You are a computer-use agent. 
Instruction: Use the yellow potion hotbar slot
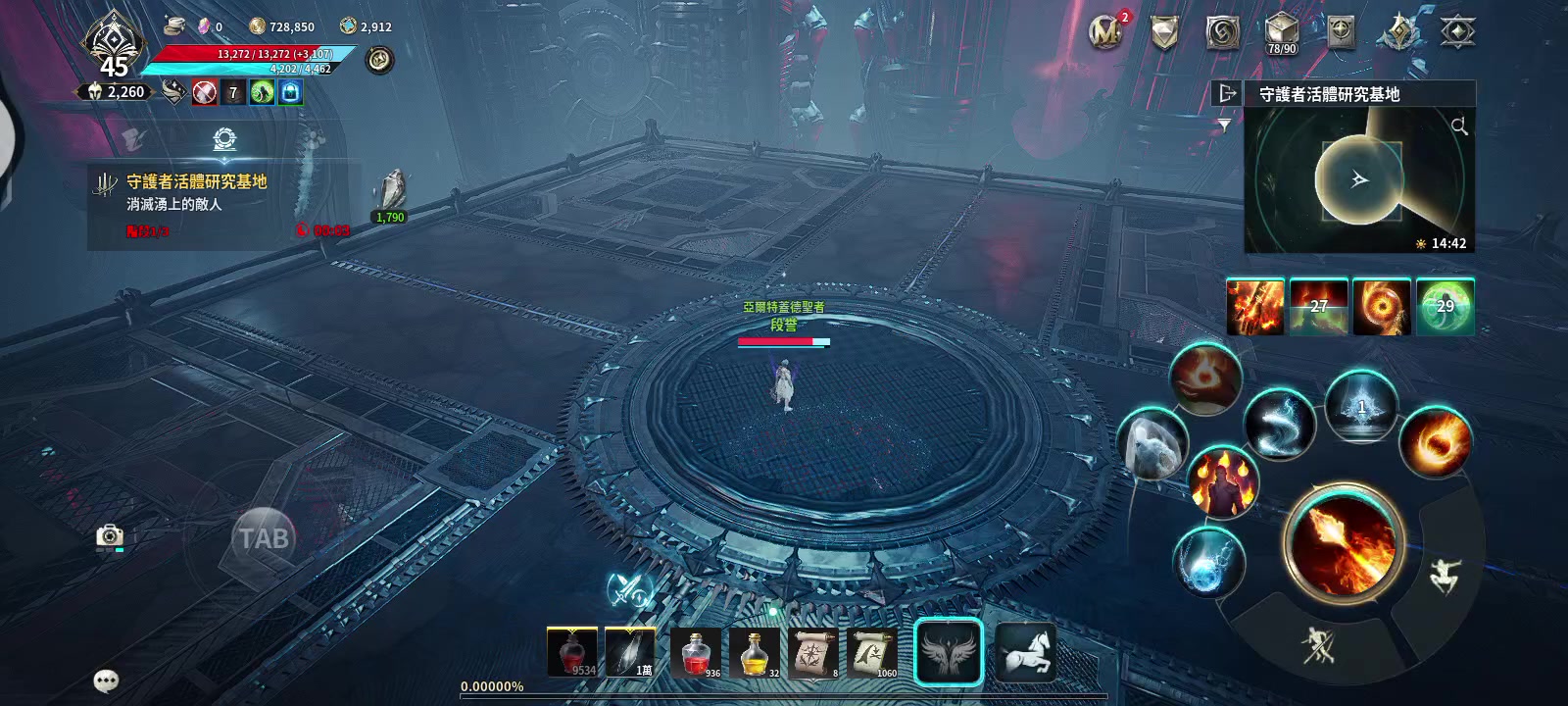[x=755, y=652]
